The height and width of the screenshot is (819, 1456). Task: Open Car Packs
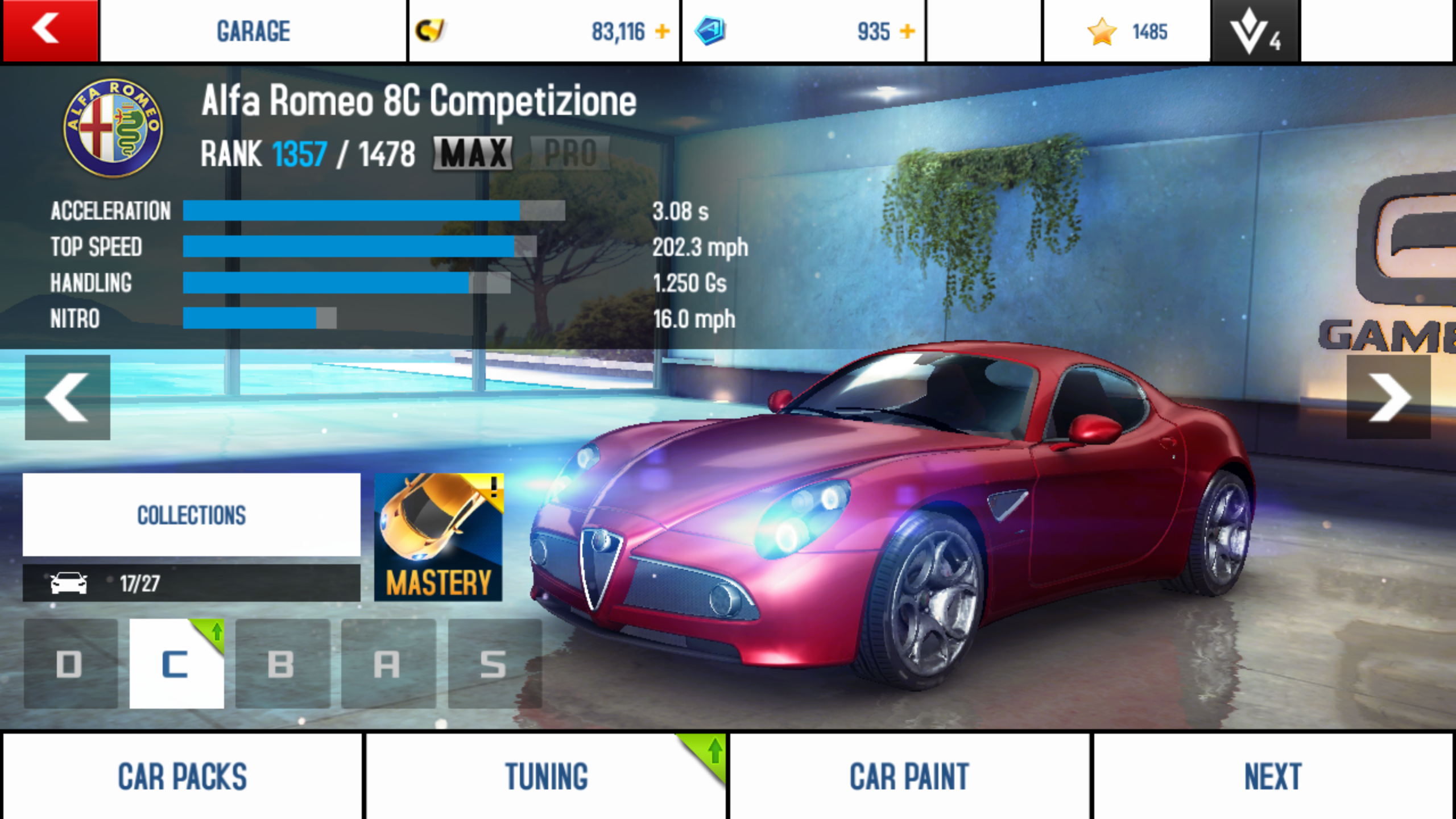[182, 776]
